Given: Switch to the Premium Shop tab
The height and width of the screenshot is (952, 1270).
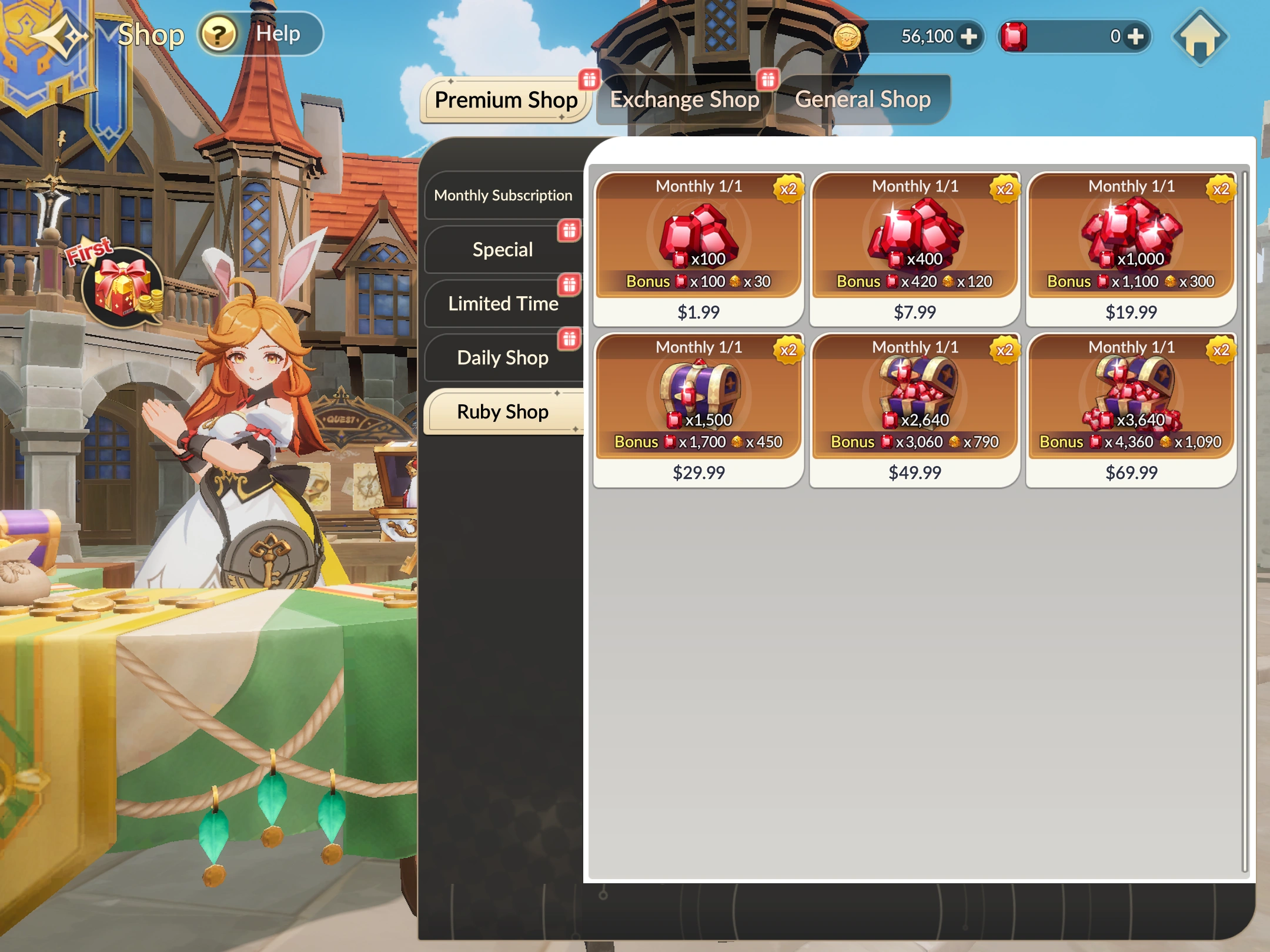Looking at the screenshot, I should (506, 100).
